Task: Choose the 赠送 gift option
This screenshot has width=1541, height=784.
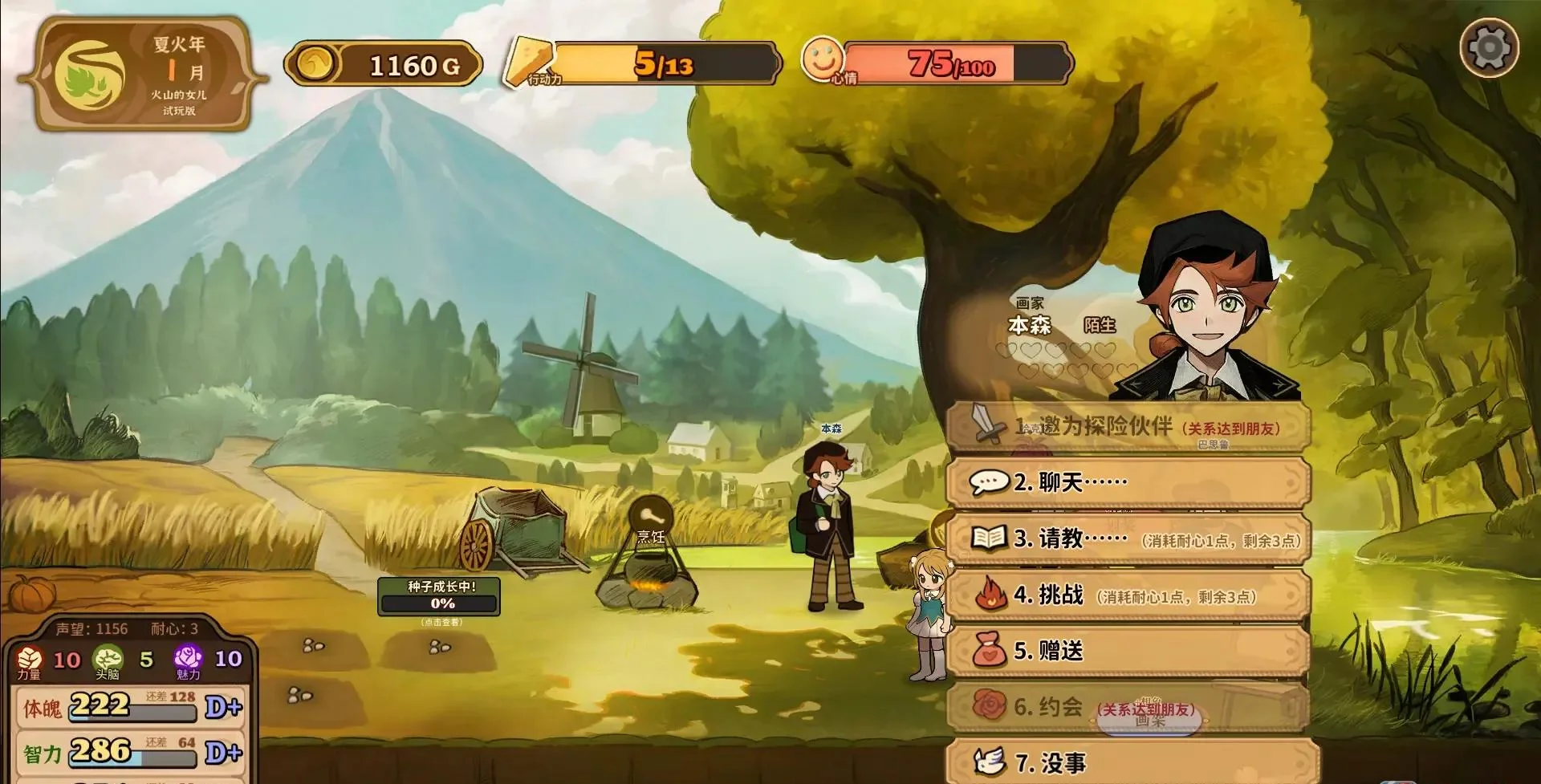Action: pyautogui.click(x=1128, y=651)
